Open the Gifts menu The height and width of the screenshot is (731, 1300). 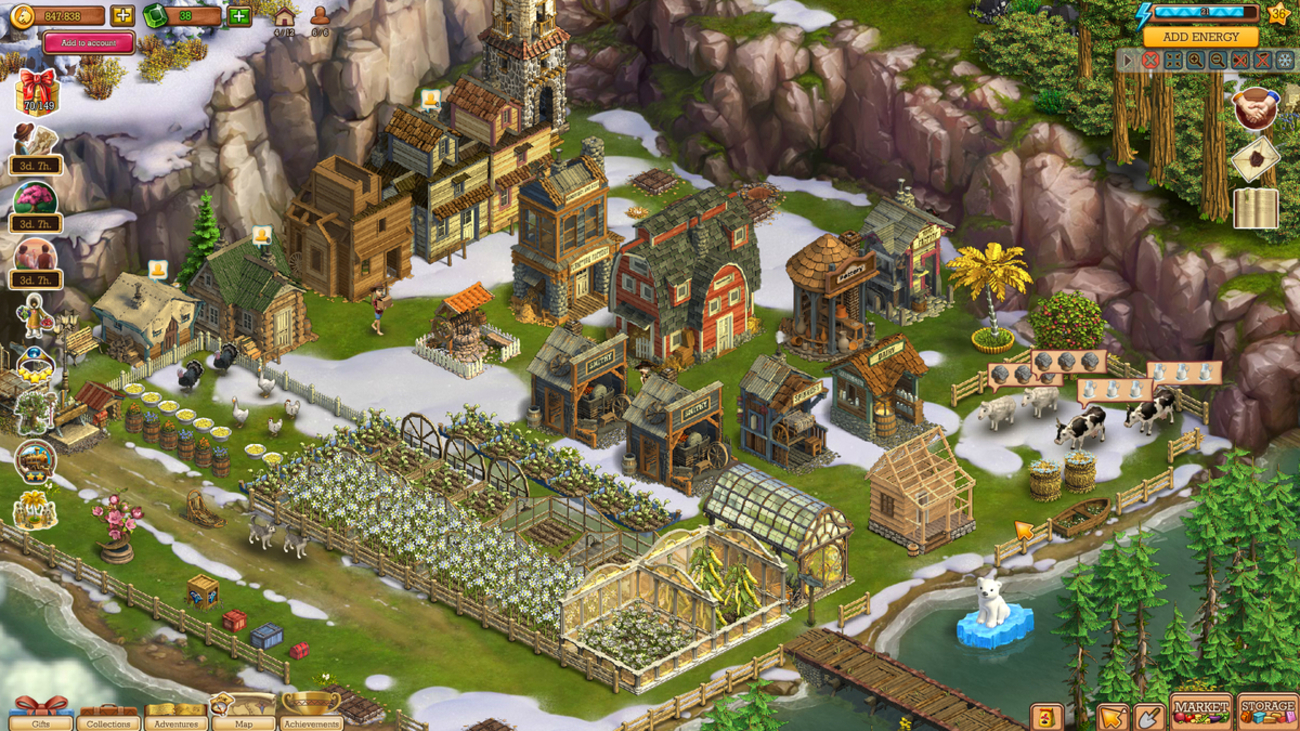click(x=40, y=714)
